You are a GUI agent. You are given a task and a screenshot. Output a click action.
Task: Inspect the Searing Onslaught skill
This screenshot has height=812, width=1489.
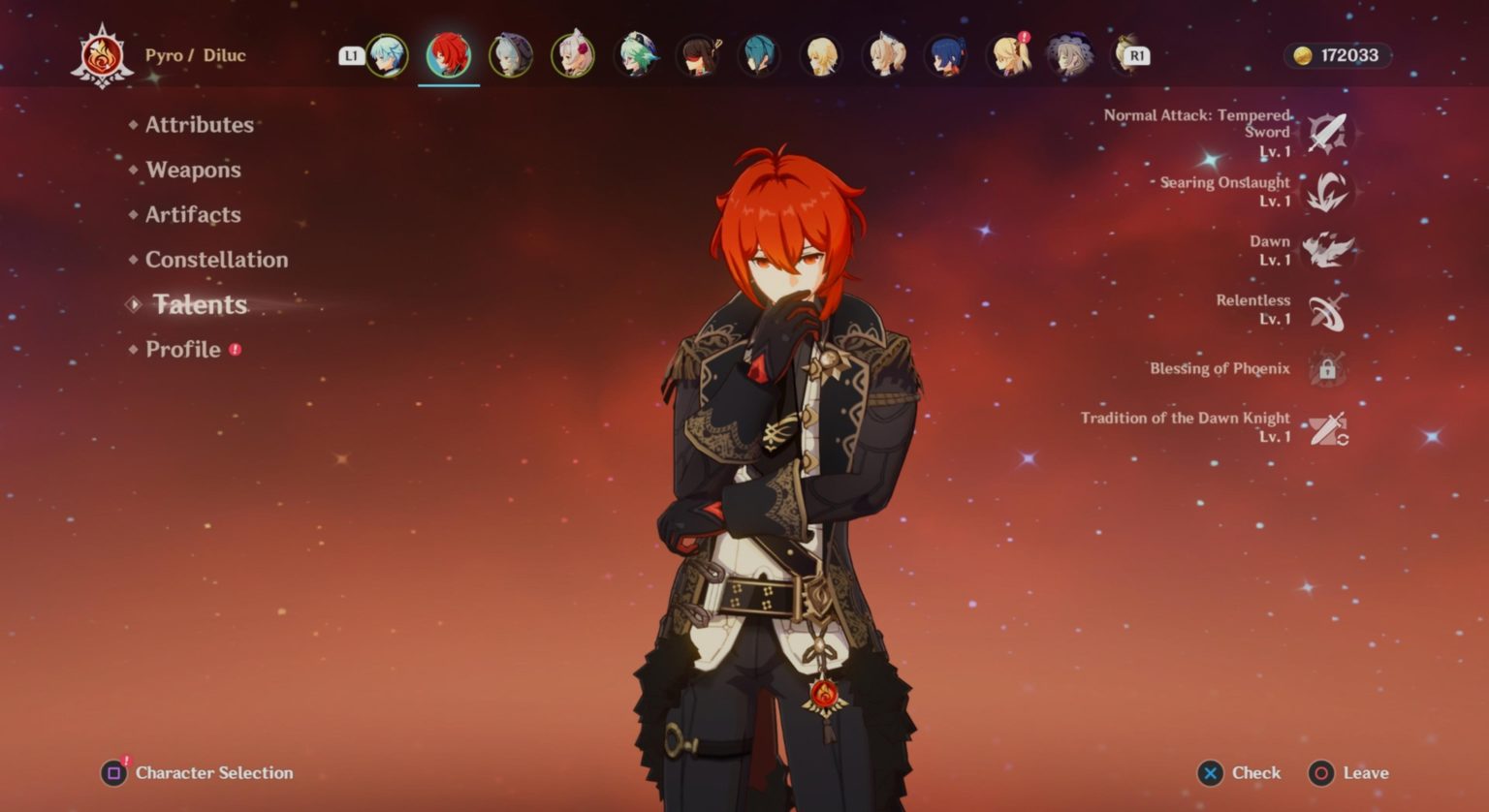(x=1326, y=192)
